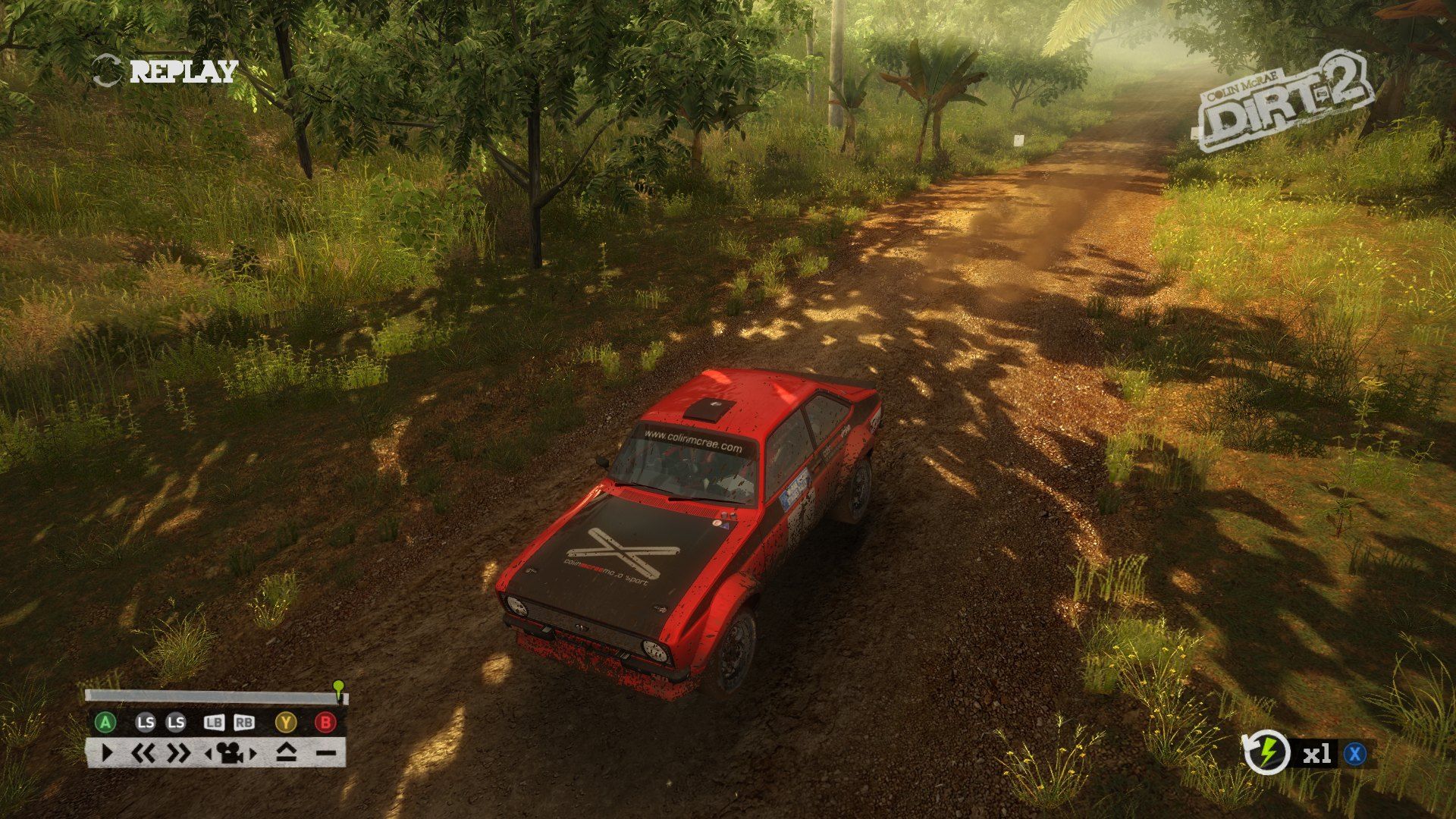1456x819 pixels.
Task: Click the green pin marker on the replay timeline
Action: point(338,687)
